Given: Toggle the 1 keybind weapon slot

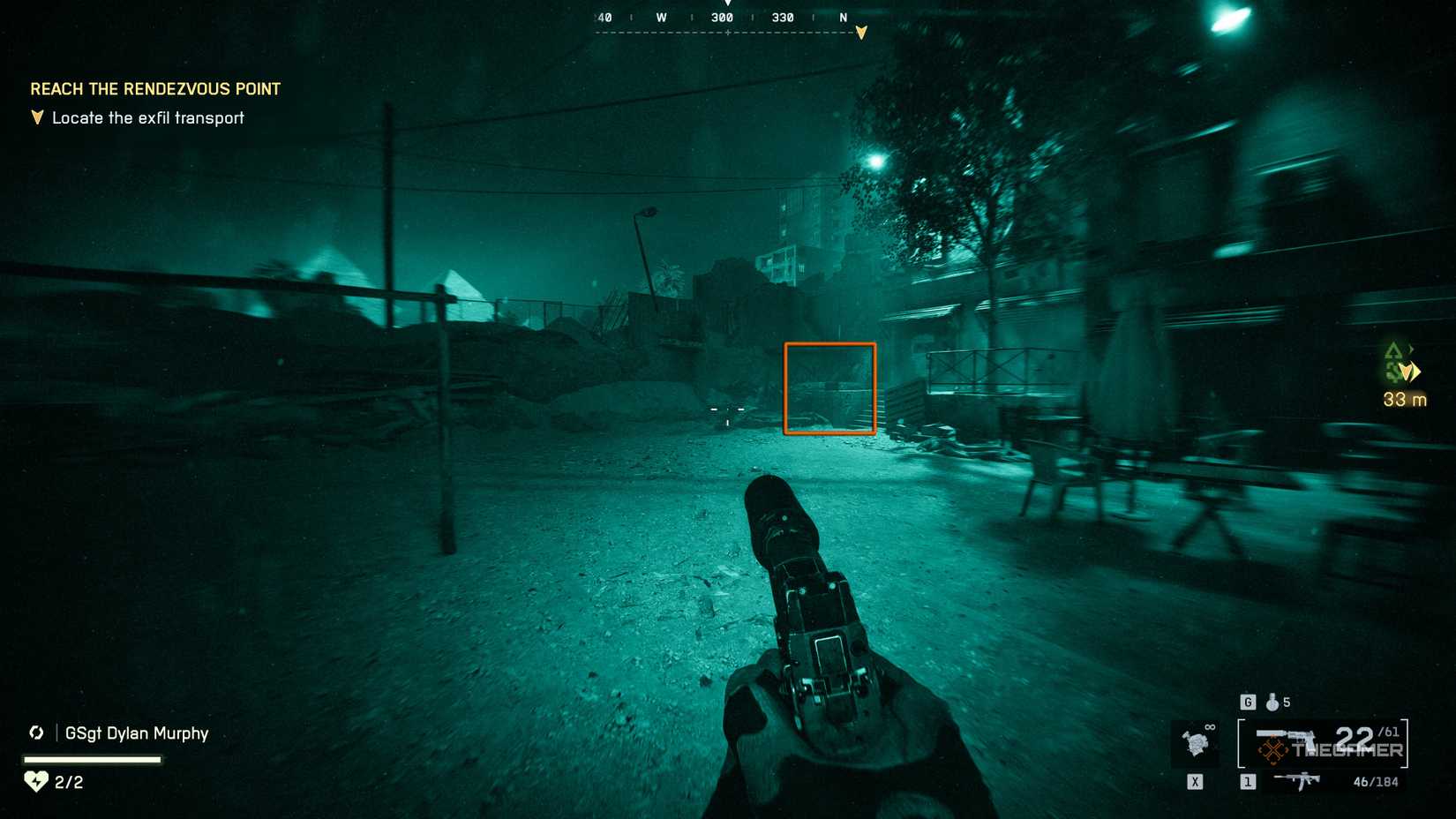Looking at the screenshot, I should point(1247,781).
